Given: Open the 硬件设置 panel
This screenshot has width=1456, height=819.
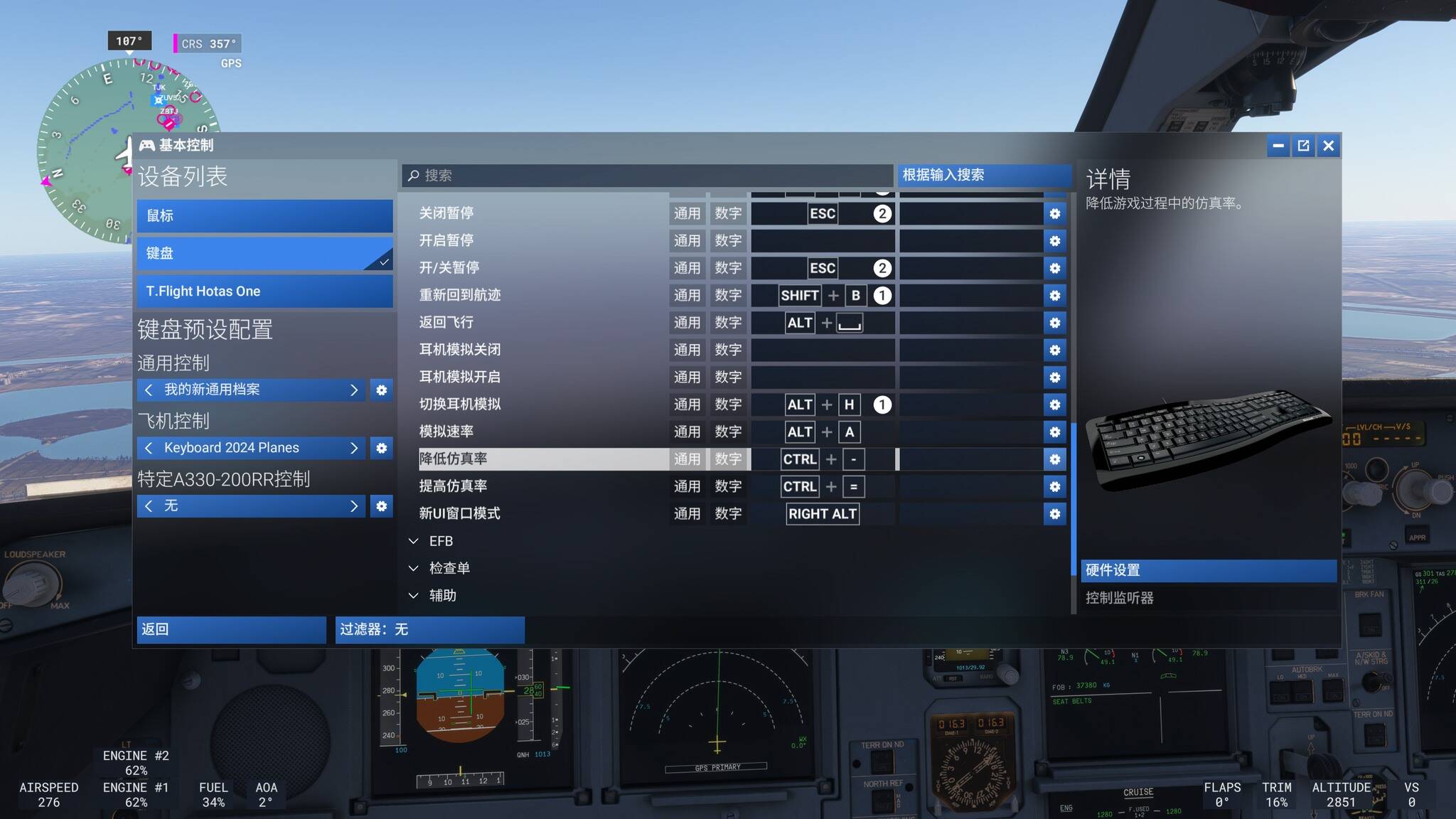Looking at the screenshot, I should [1209, 570].
